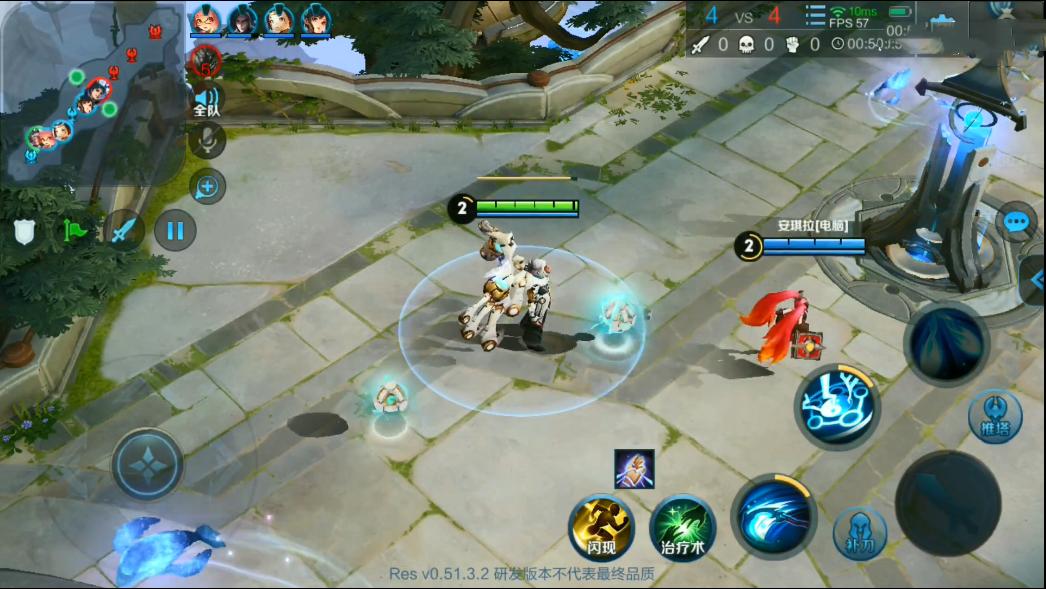
Task: Trigger the dark feather ultimate skill
Action: (946, 343)
